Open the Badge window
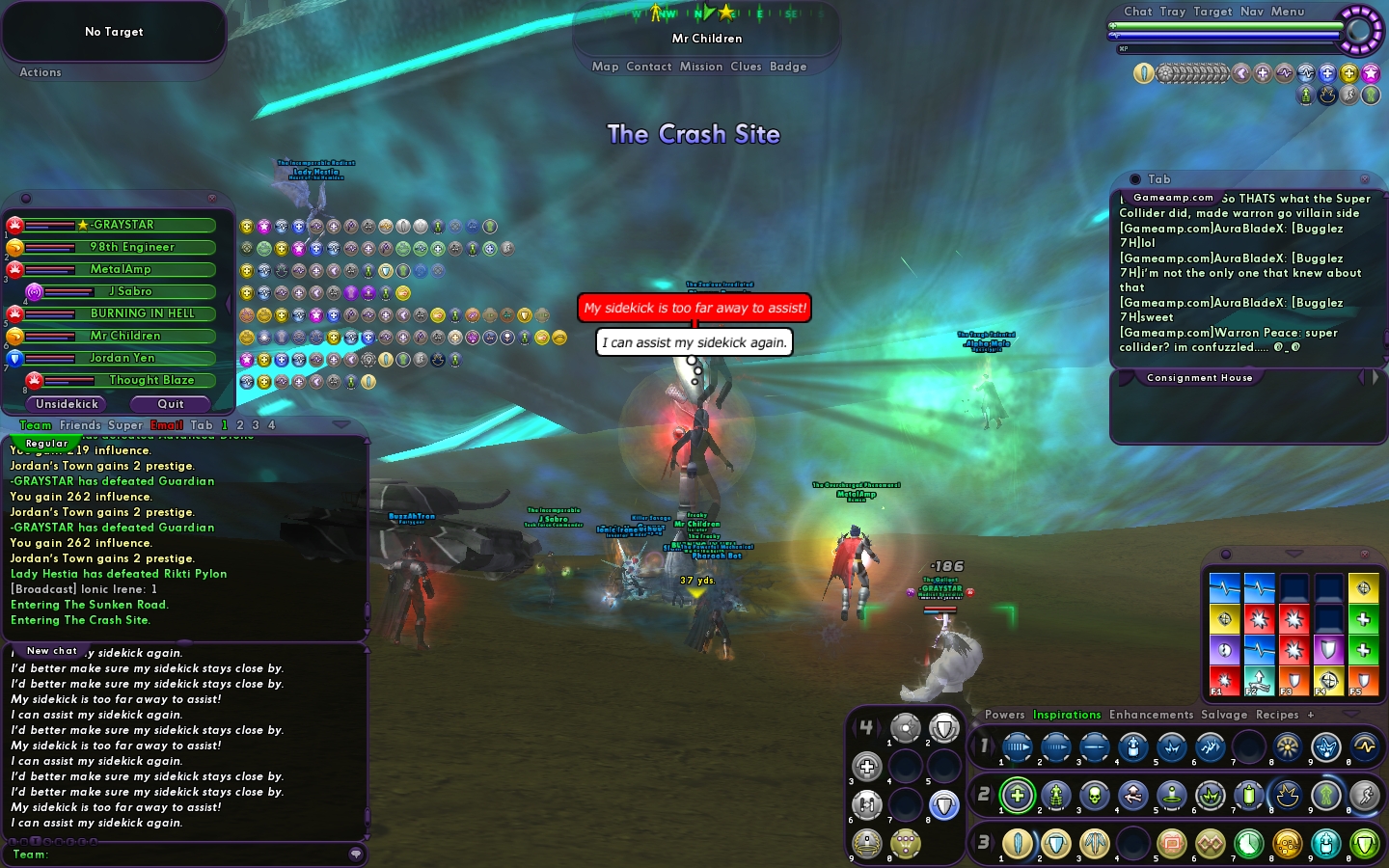This screenshot has height=868, width=1389. pyautogui.click(x=788, y=67)
